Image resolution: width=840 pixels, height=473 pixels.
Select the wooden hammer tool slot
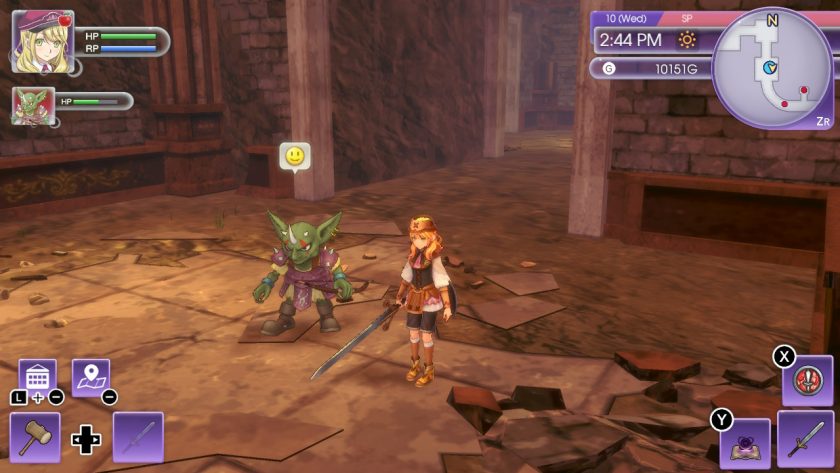(x=35, y=437)
